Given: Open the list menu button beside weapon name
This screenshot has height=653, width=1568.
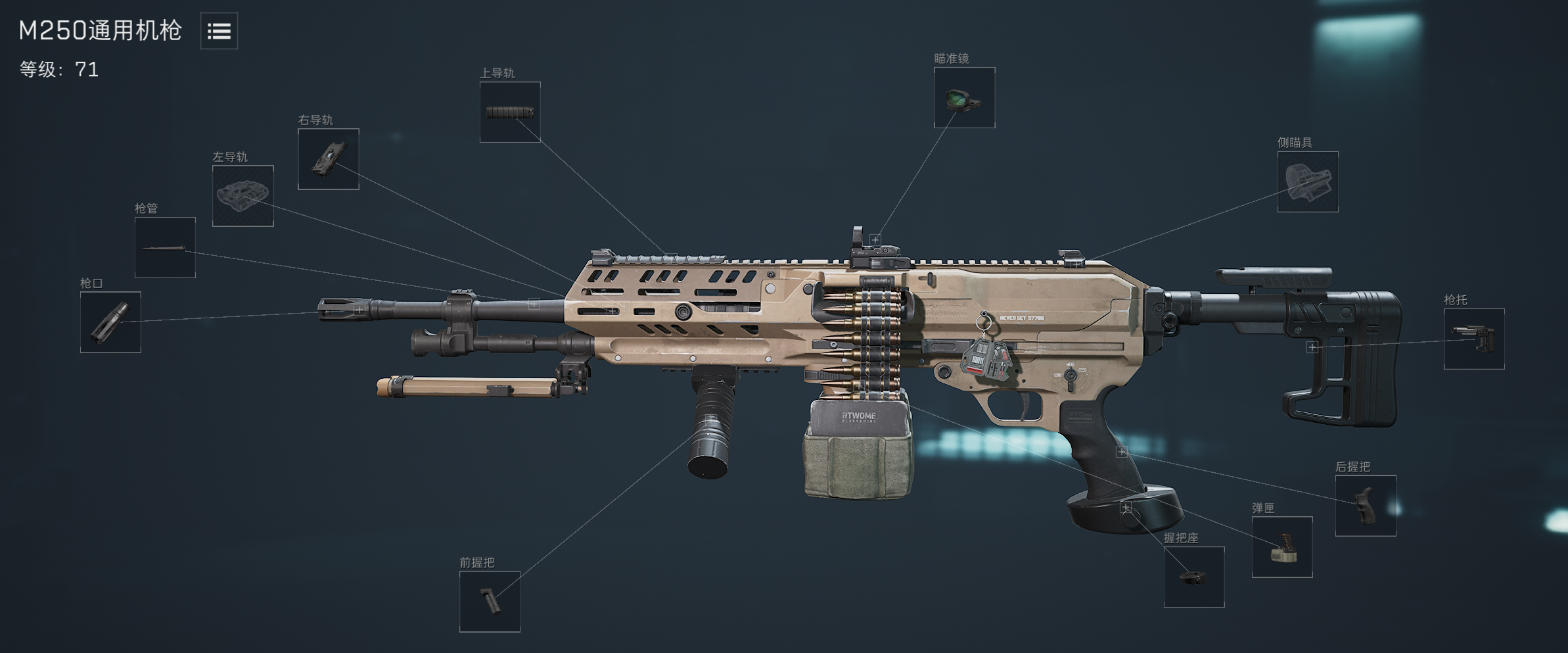Looking at the screenshot, I should [219, 31].
